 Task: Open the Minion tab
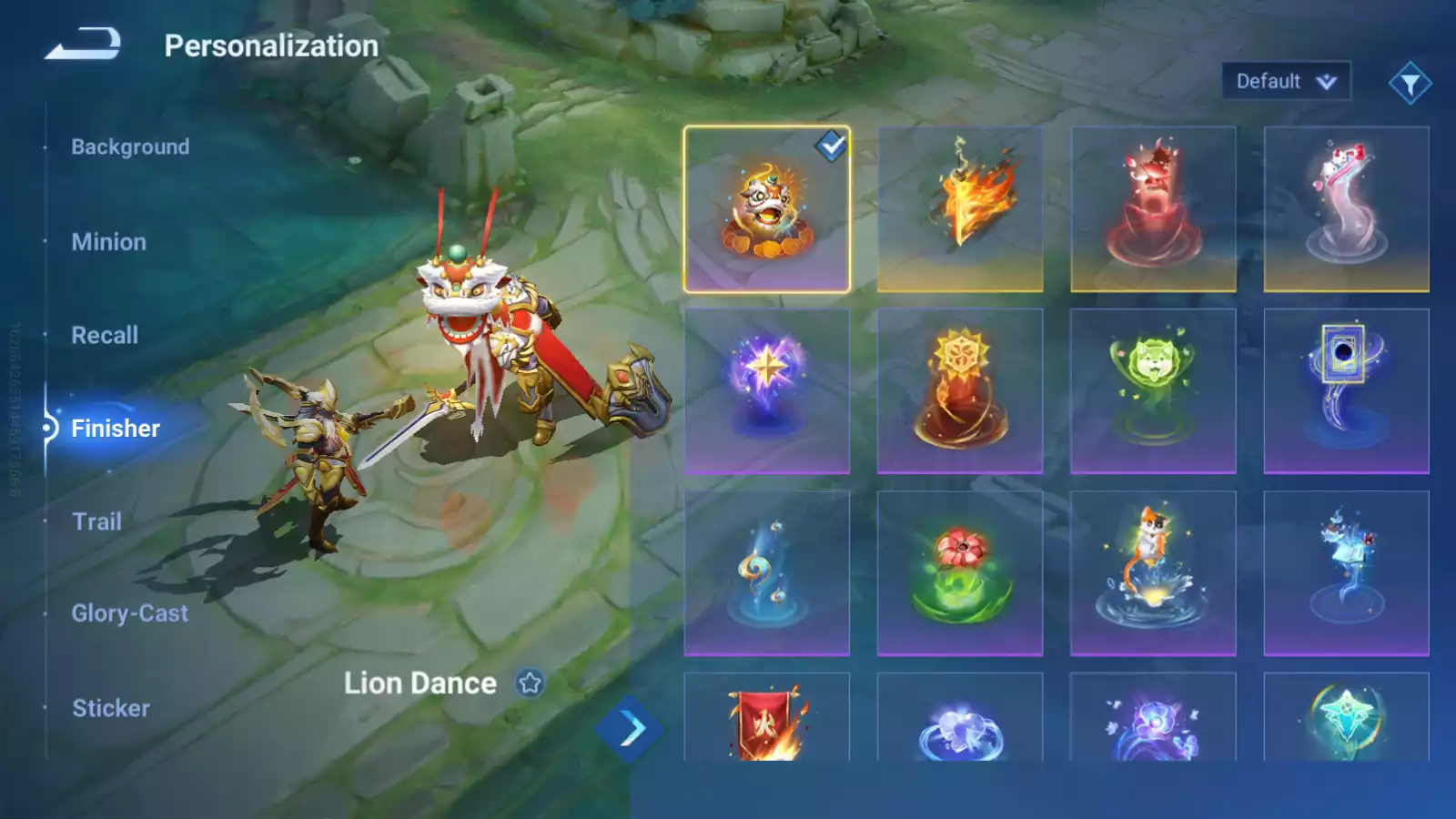click(x=109, y=241)
